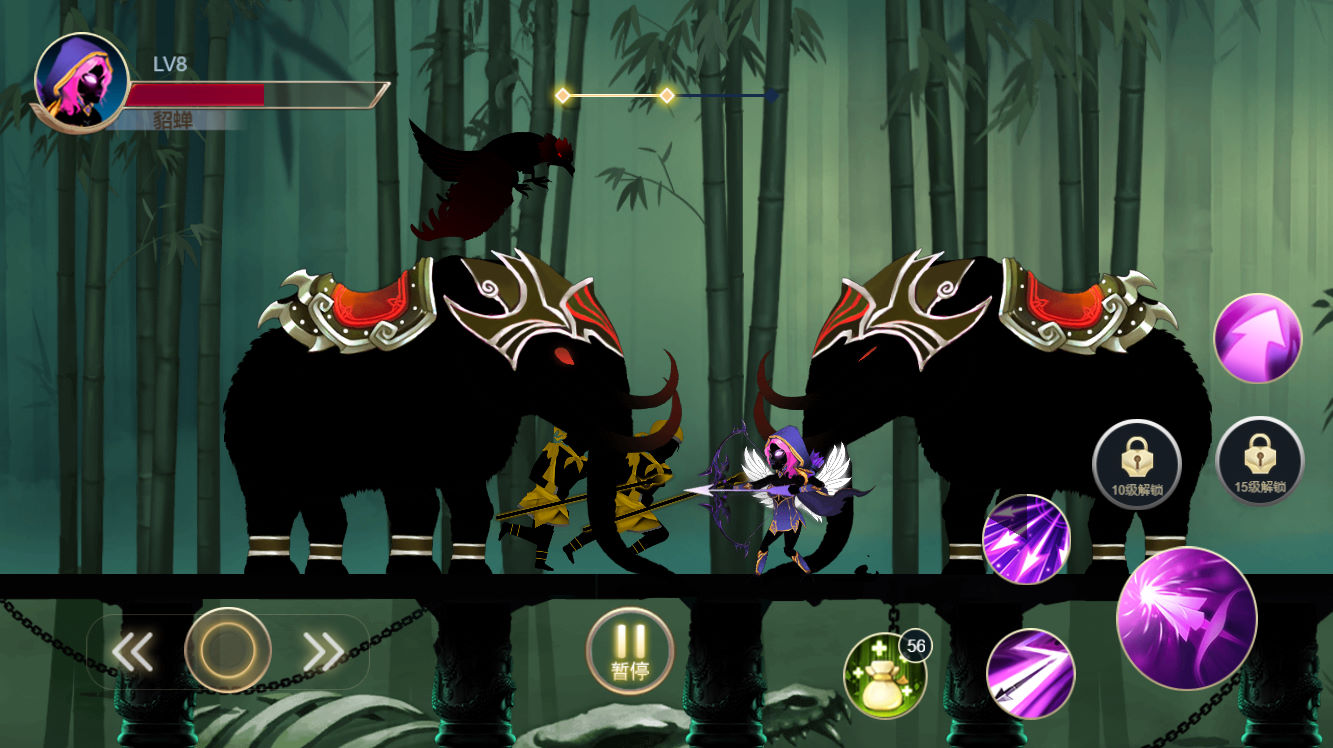This screenshot has width=1333, height=748.
Task: Tap the locked skill marked 10级解锁
Action: (x=1137, y=464)
